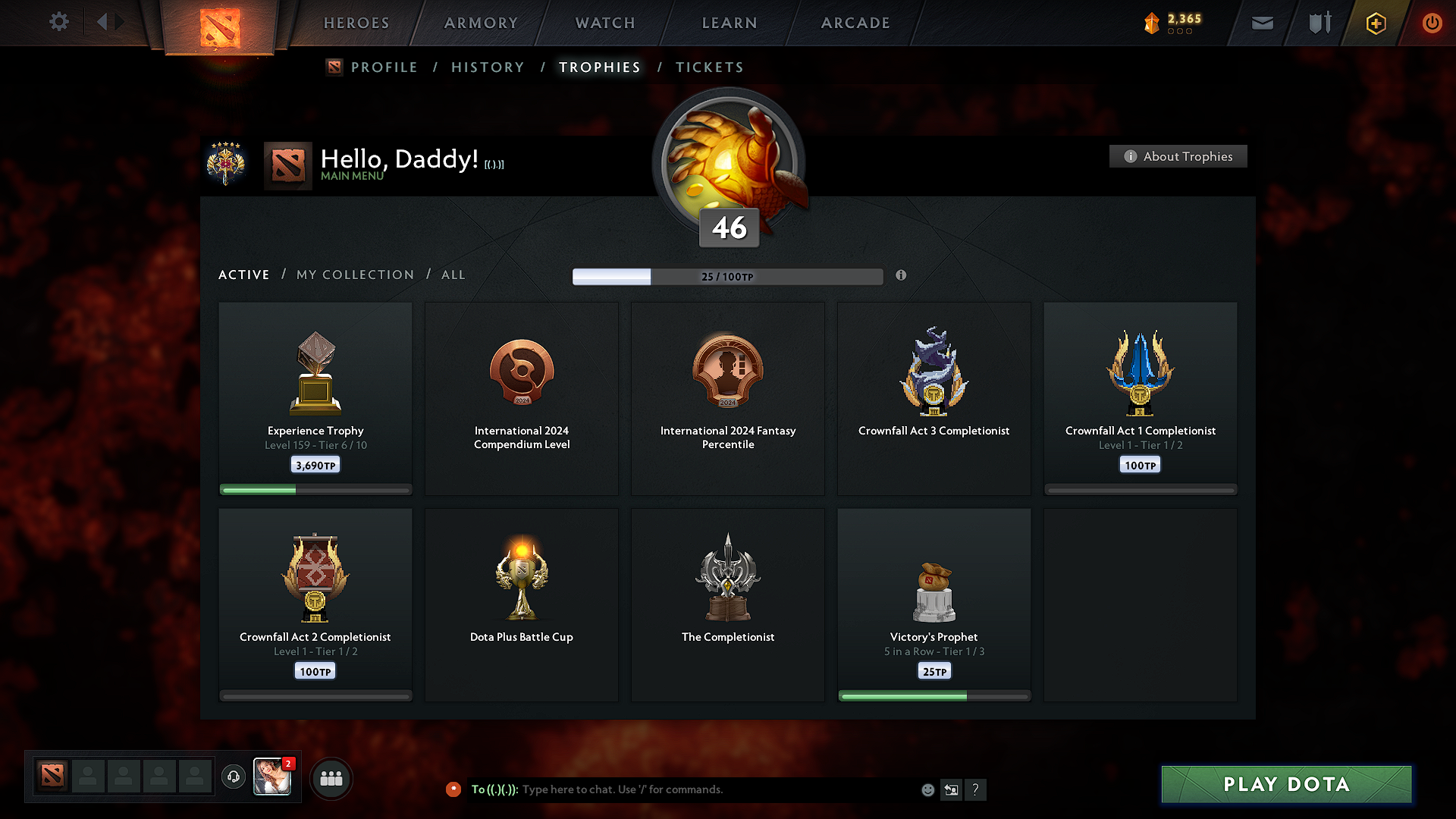The width and height of the screenshot is (1456, 819).
Task: Navigate to the ARCADE menu
Action: [855, 23]
